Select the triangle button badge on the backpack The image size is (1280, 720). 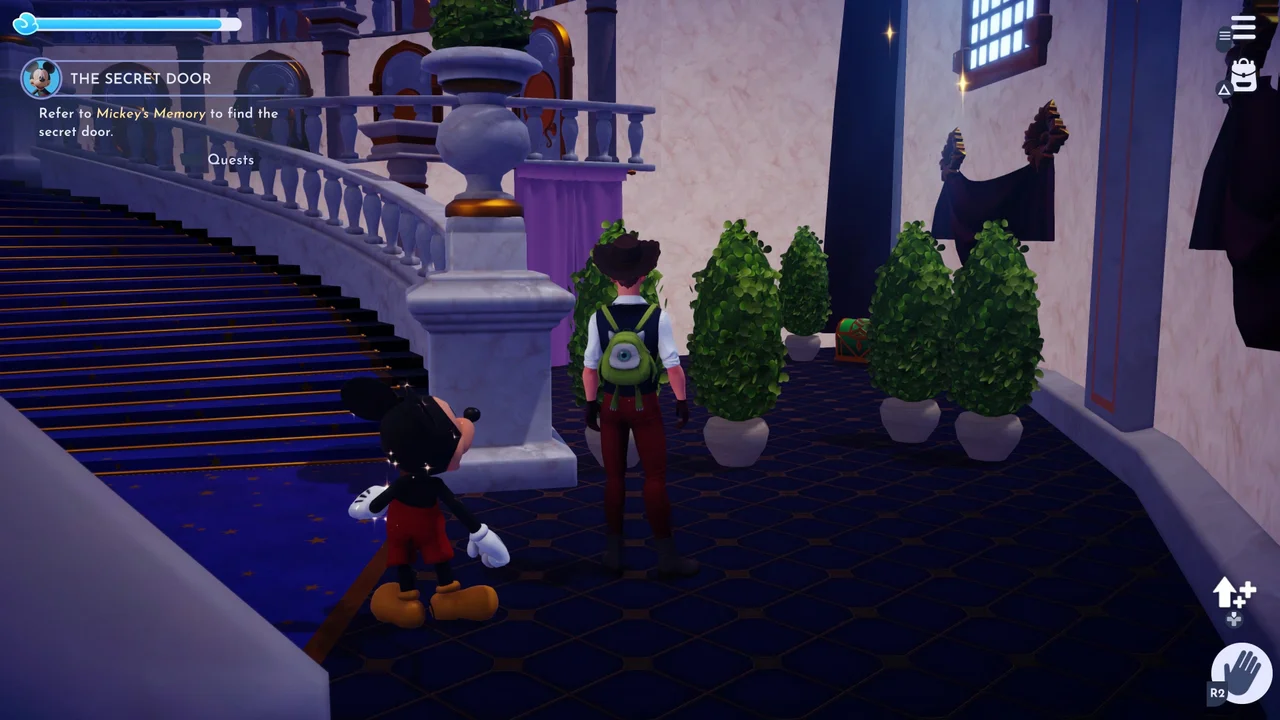coord(1224,90)
